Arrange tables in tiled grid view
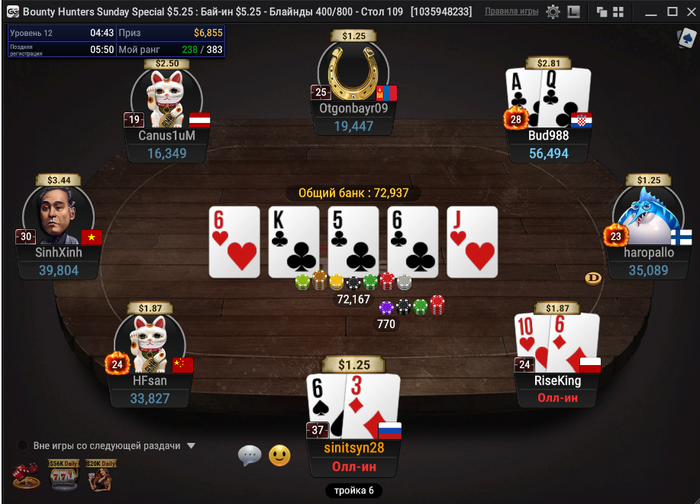 (619, 12)
